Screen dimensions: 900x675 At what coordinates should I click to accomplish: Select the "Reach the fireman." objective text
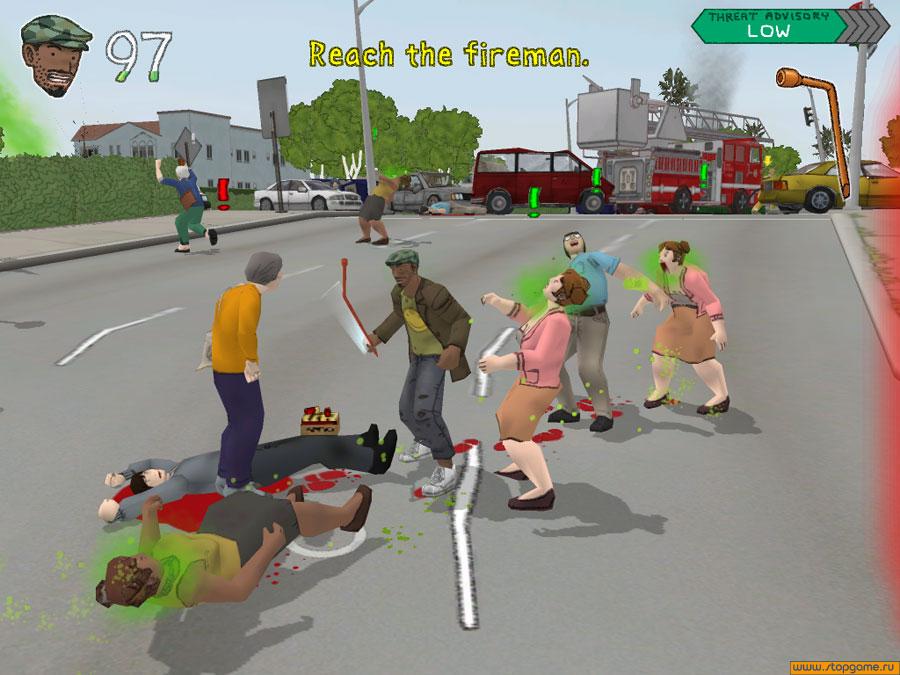tap(448, 54)
